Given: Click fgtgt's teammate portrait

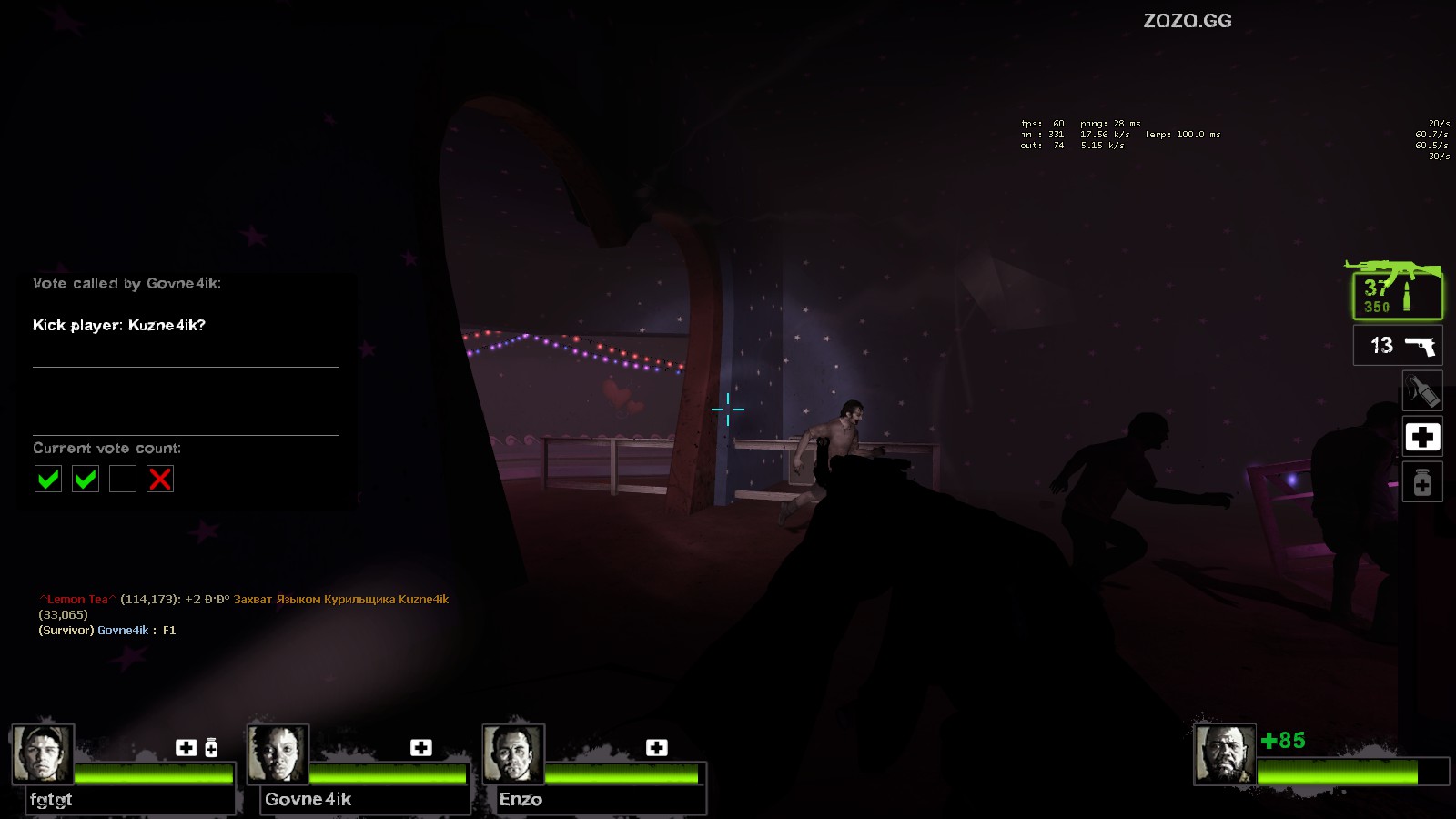Looking at the screenshot, I should [x=43, y=753].
